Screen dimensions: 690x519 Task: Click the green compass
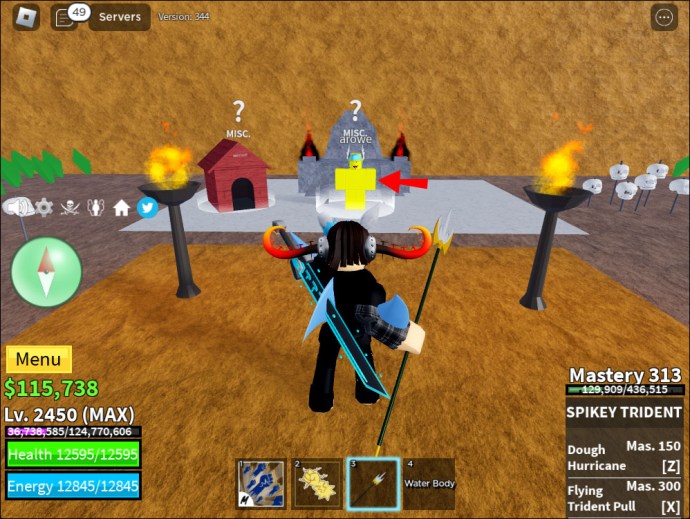point(46,272)
